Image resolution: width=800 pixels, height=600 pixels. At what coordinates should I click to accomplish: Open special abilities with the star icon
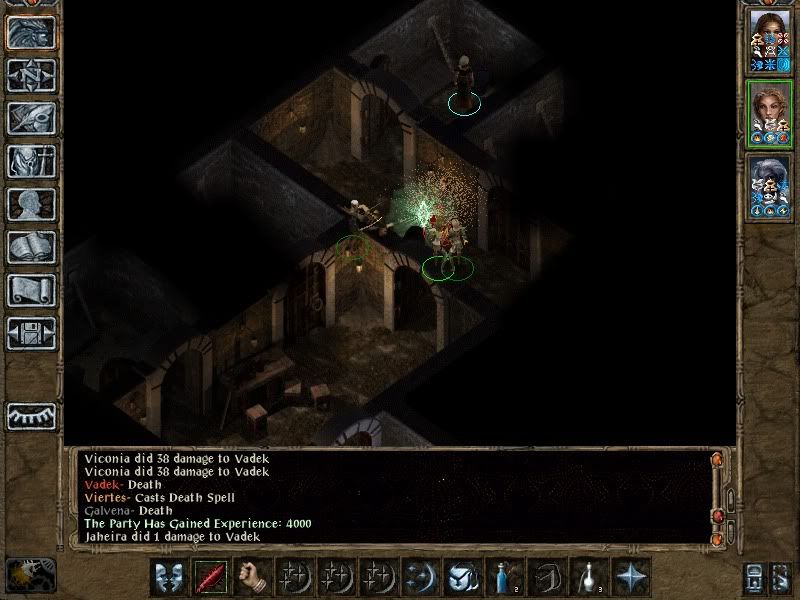pos(631,578)
